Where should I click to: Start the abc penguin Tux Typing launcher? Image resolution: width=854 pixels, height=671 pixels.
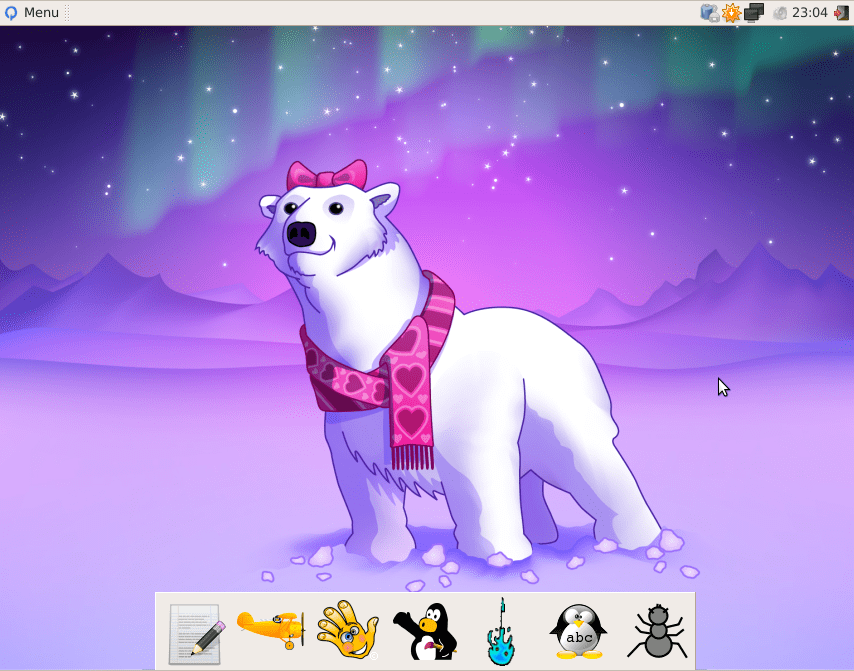coord(578,632)
